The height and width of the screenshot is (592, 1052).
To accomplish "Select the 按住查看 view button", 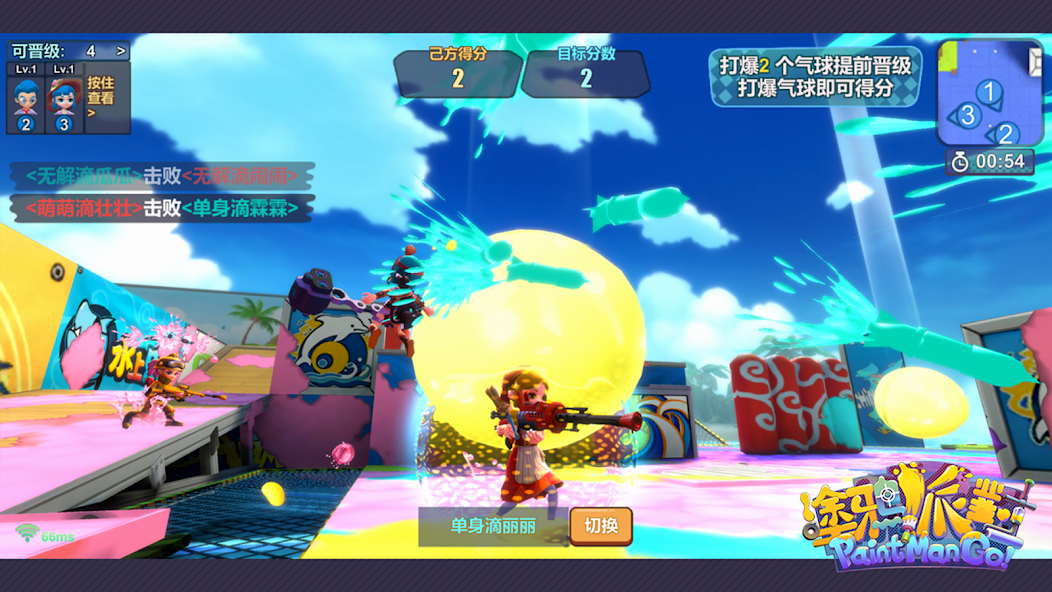I will coord(101,98).
